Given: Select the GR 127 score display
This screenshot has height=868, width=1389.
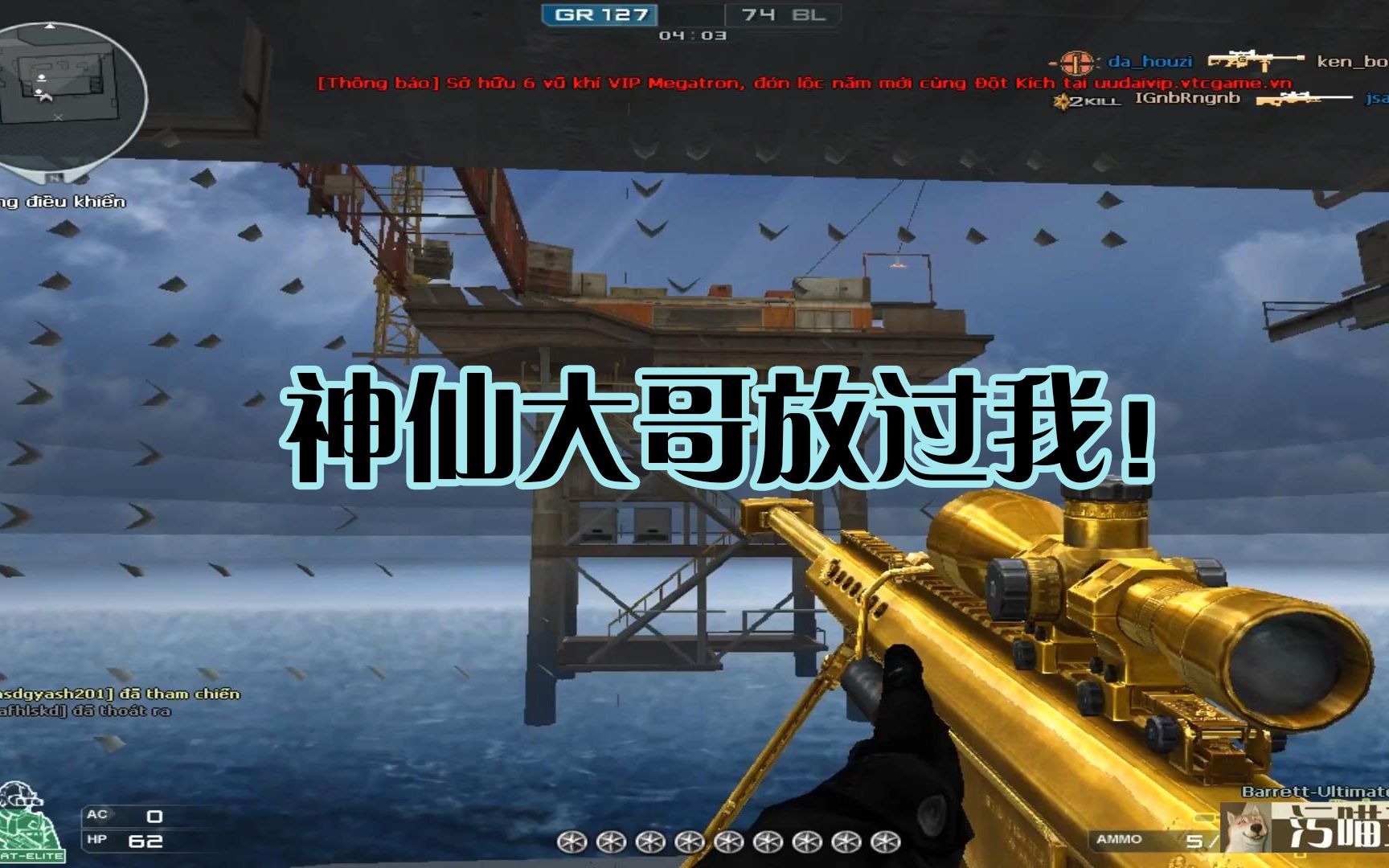Looking at the screenshot, I should [603, 13].
